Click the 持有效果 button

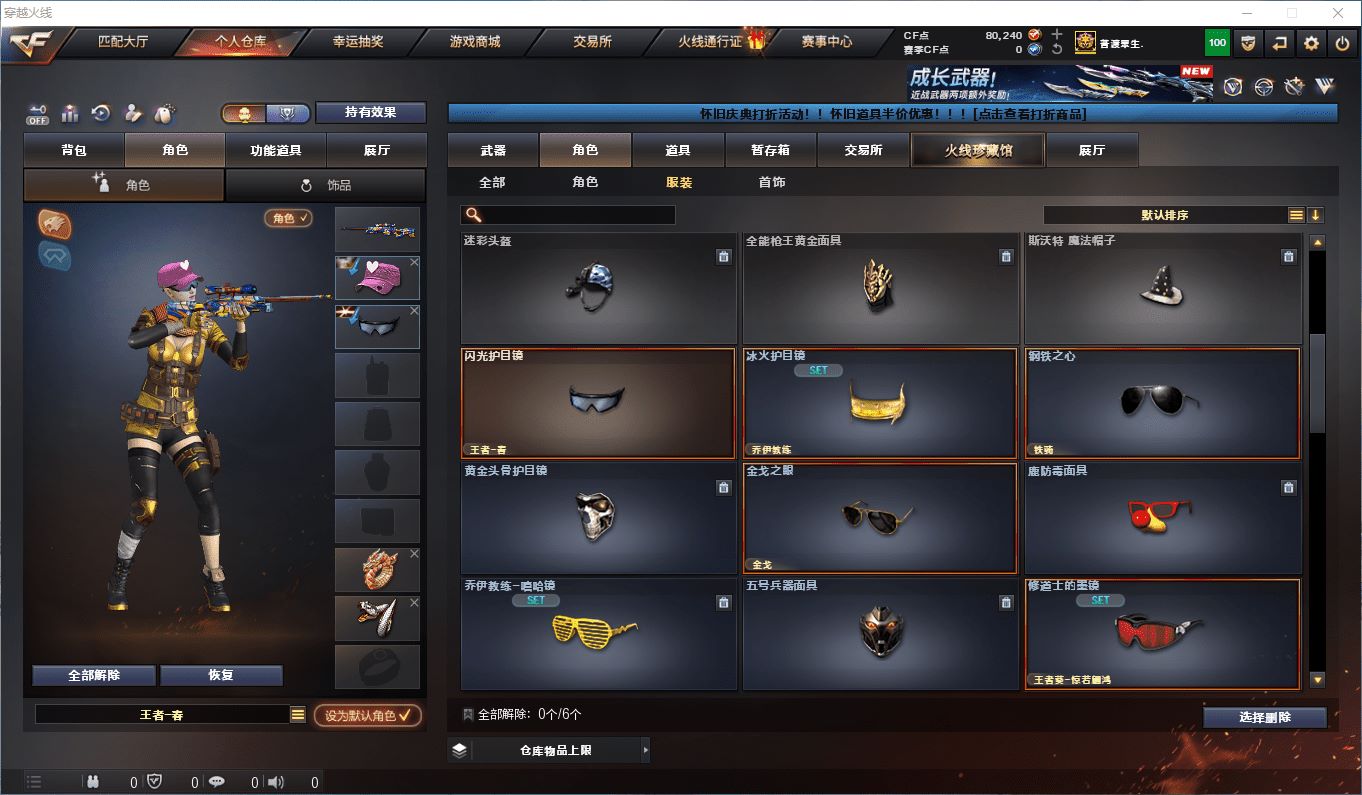371,113
